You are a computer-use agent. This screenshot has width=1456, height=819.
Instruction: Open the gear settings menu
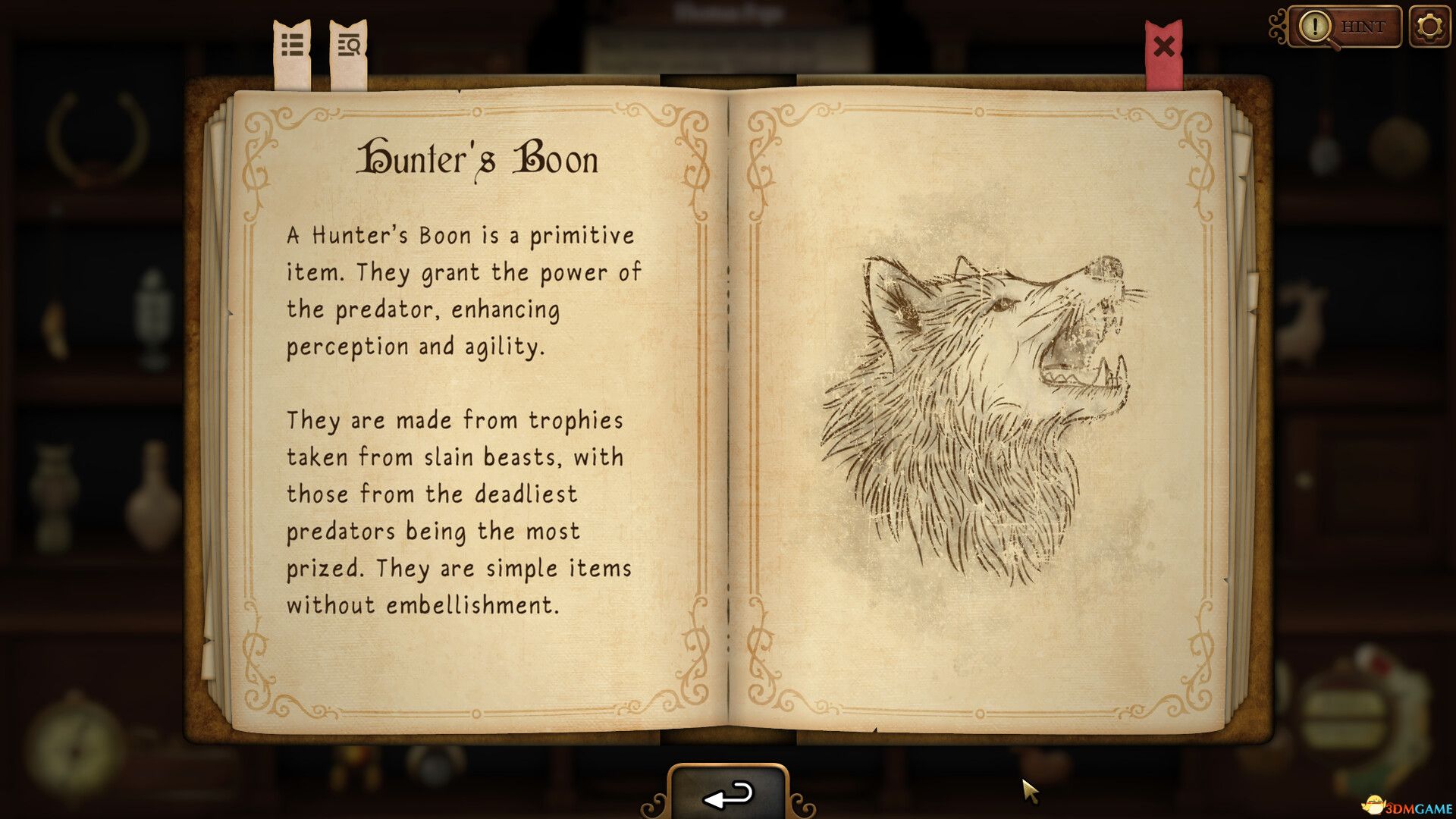point(1429,27)
